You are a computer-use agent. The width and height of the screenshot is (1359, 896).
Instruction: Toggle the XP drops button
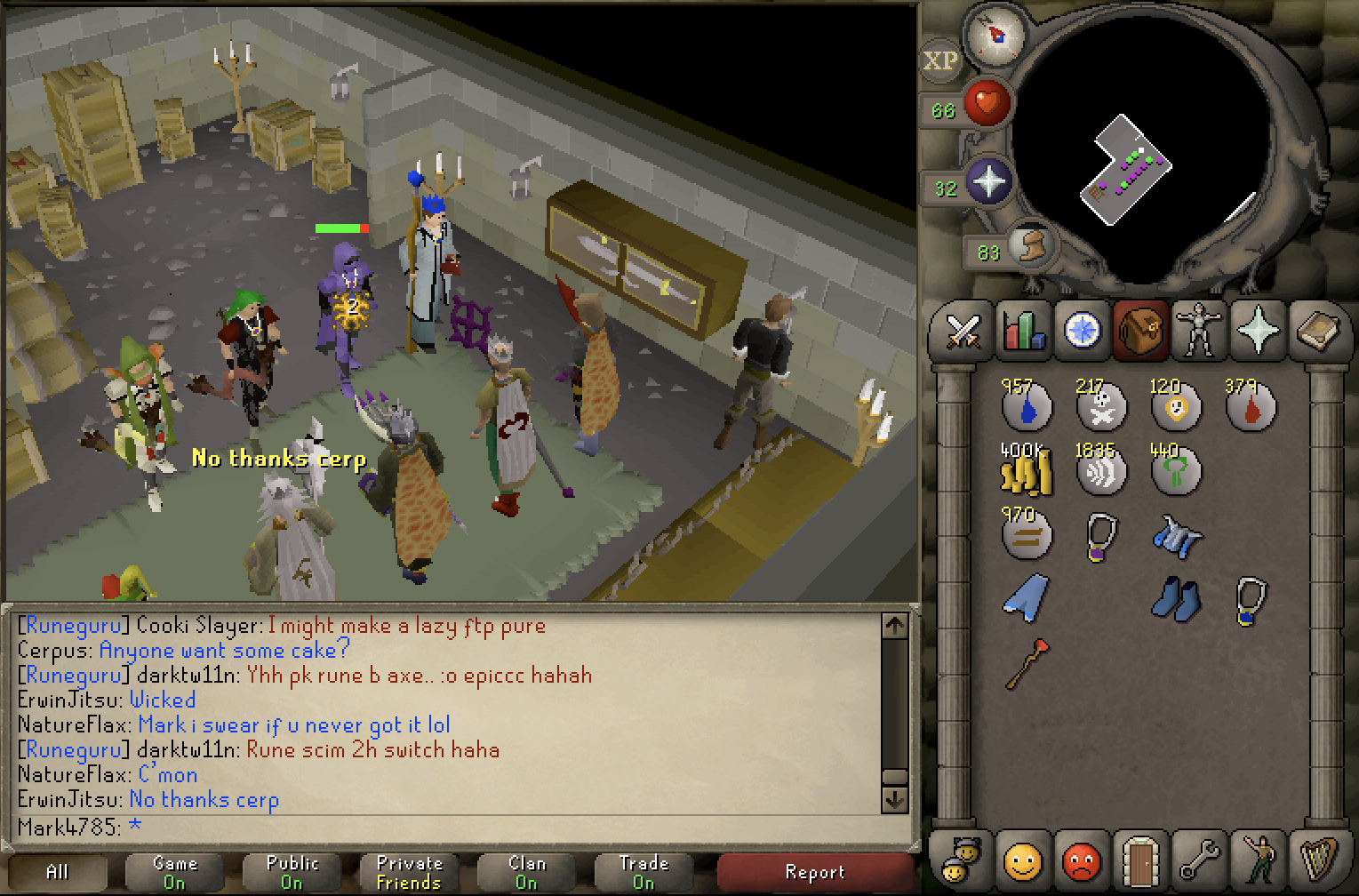click(940, 61)
